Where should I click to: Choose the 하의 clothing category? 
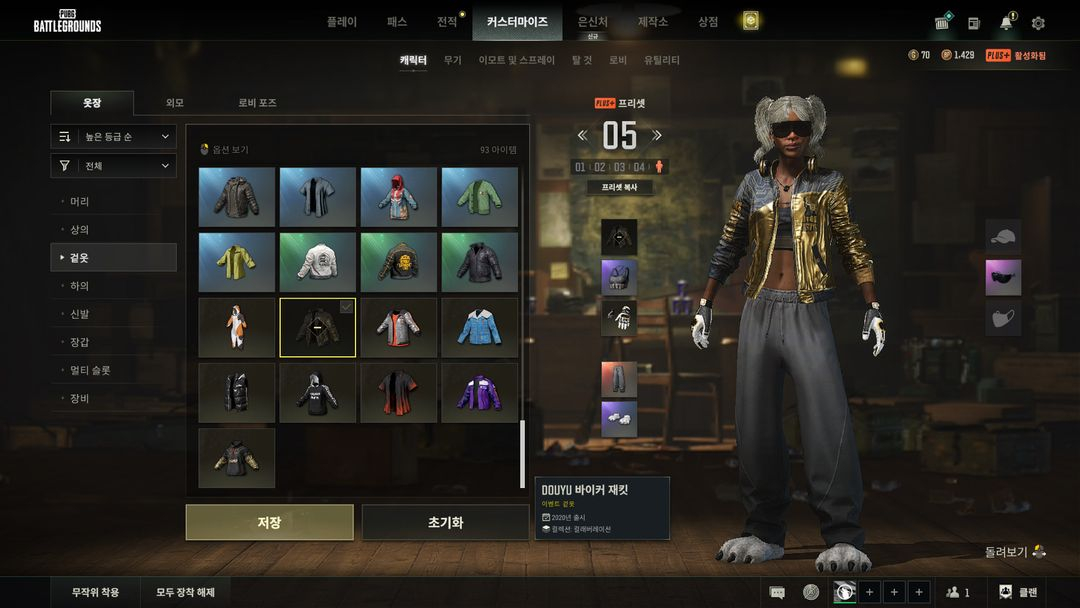[80, 286]
